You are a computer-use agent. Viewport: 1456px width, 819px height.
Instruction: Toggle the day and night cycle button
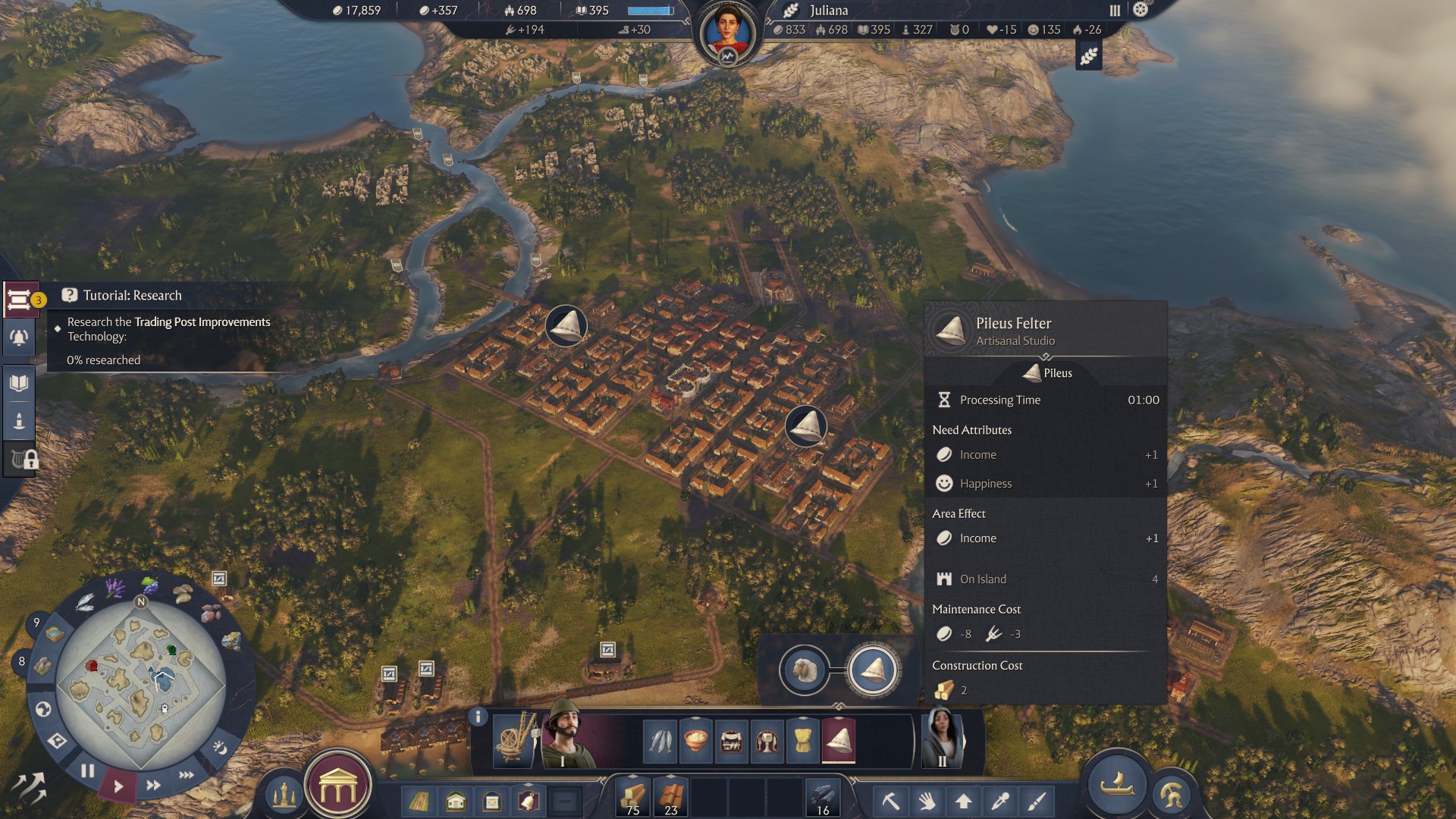click(220, 748)
